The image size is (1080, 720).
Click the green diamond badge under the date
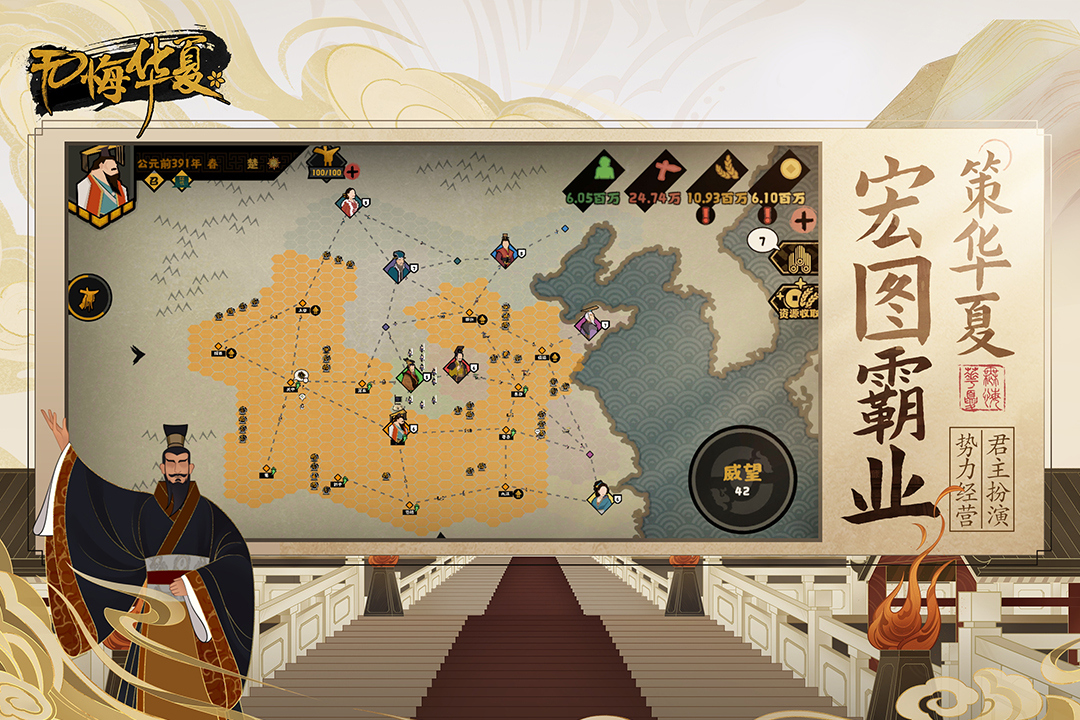pos(183,181)
